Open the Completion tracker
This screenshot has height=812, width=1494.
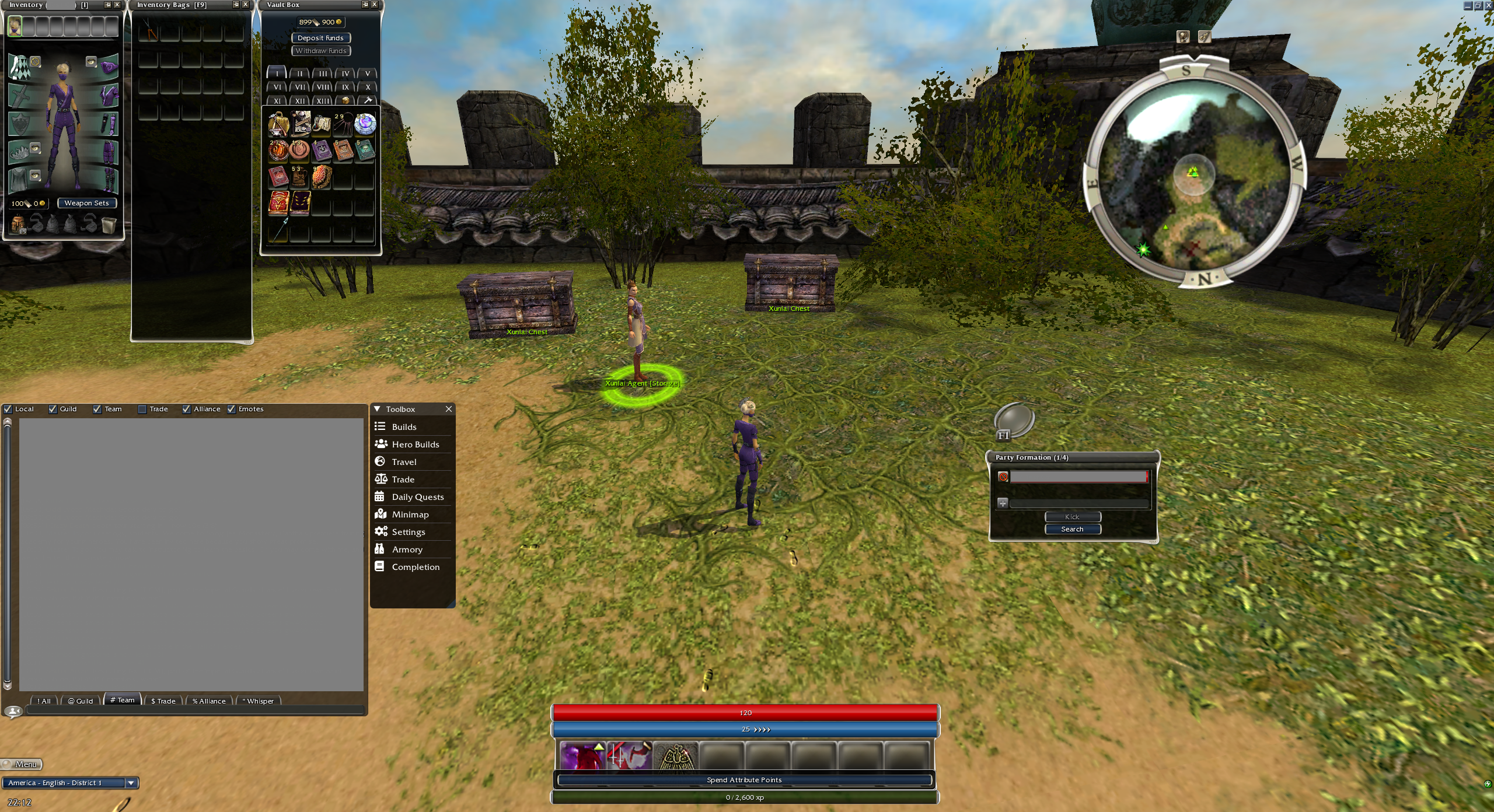pyautogui.click(x=416, y=567)
